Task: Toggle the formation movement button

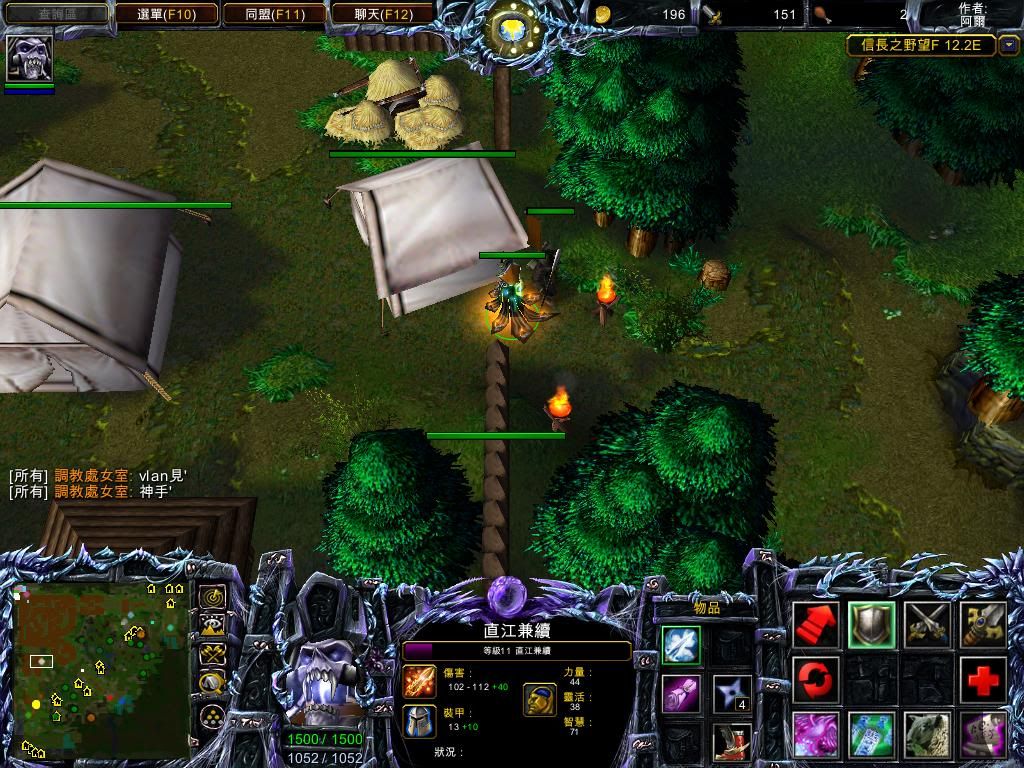Action: tap(212, 716)
